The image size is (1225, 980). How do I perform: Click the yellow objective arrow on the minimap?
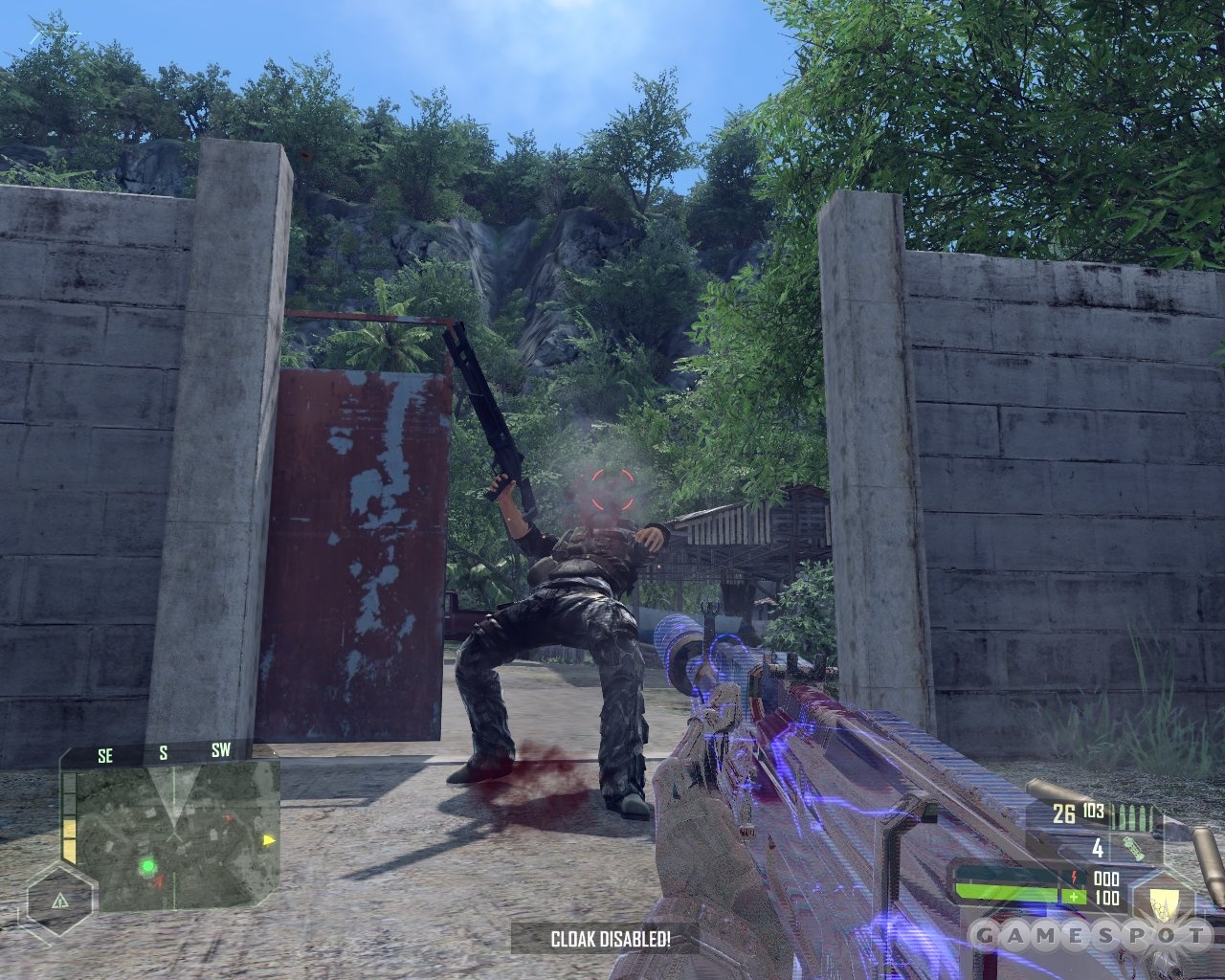[x=268, y=840]
